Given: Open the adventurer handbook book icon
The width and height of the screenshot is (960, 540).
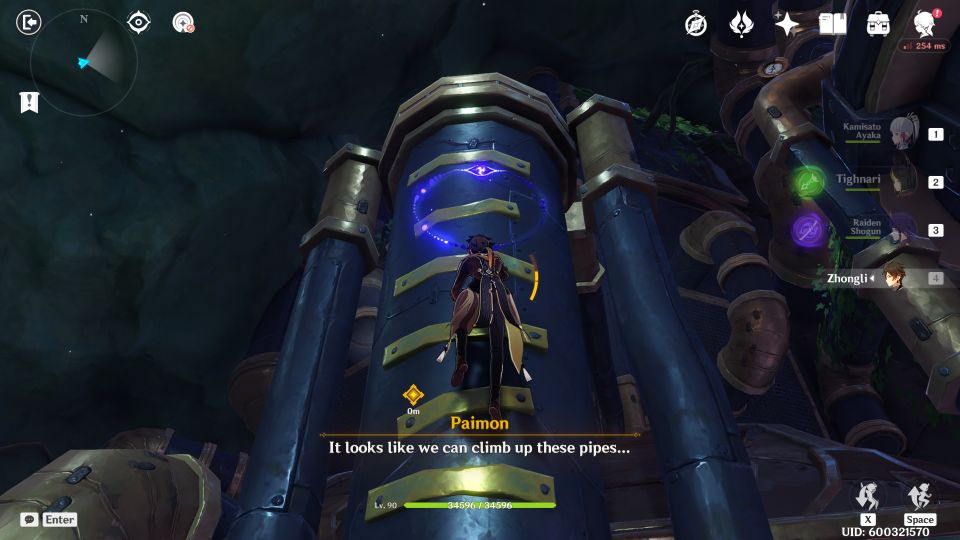Looking at the screenshot, I should coord(833,24).
